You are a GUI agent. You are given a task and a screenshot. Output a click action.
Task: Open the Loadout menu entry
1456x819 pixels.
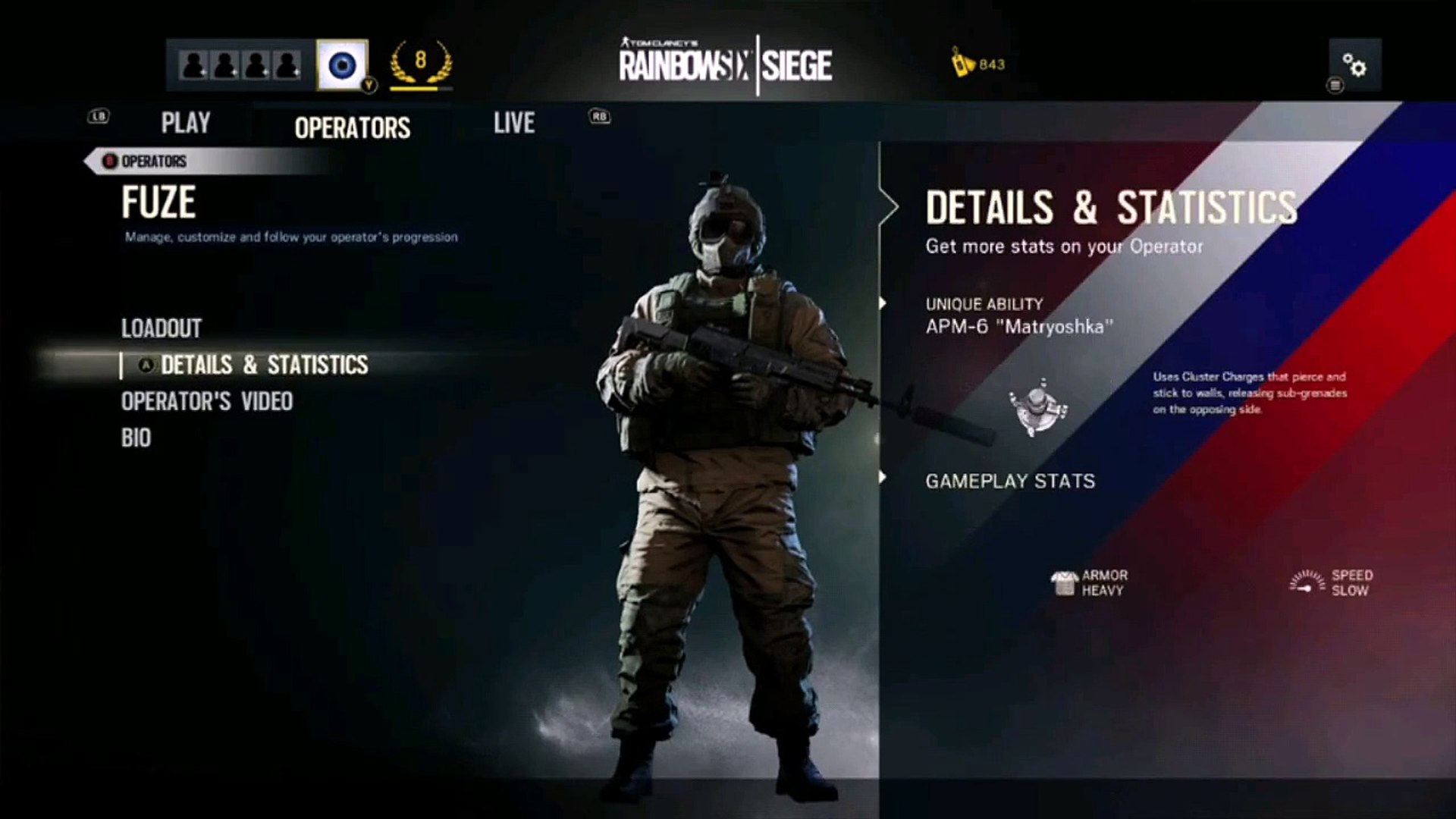162,329
